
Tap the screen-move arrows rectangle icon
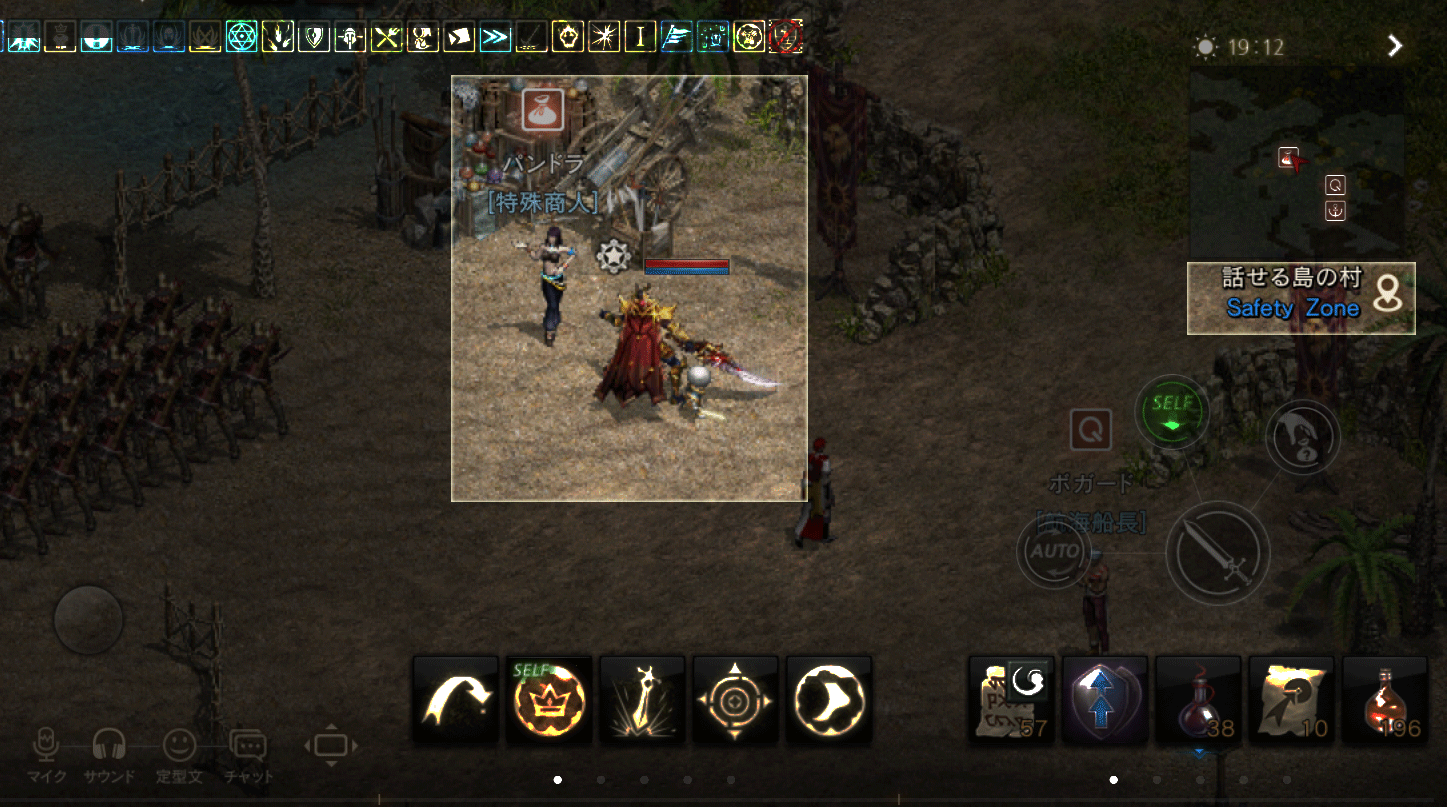click(x=331, y=746)
